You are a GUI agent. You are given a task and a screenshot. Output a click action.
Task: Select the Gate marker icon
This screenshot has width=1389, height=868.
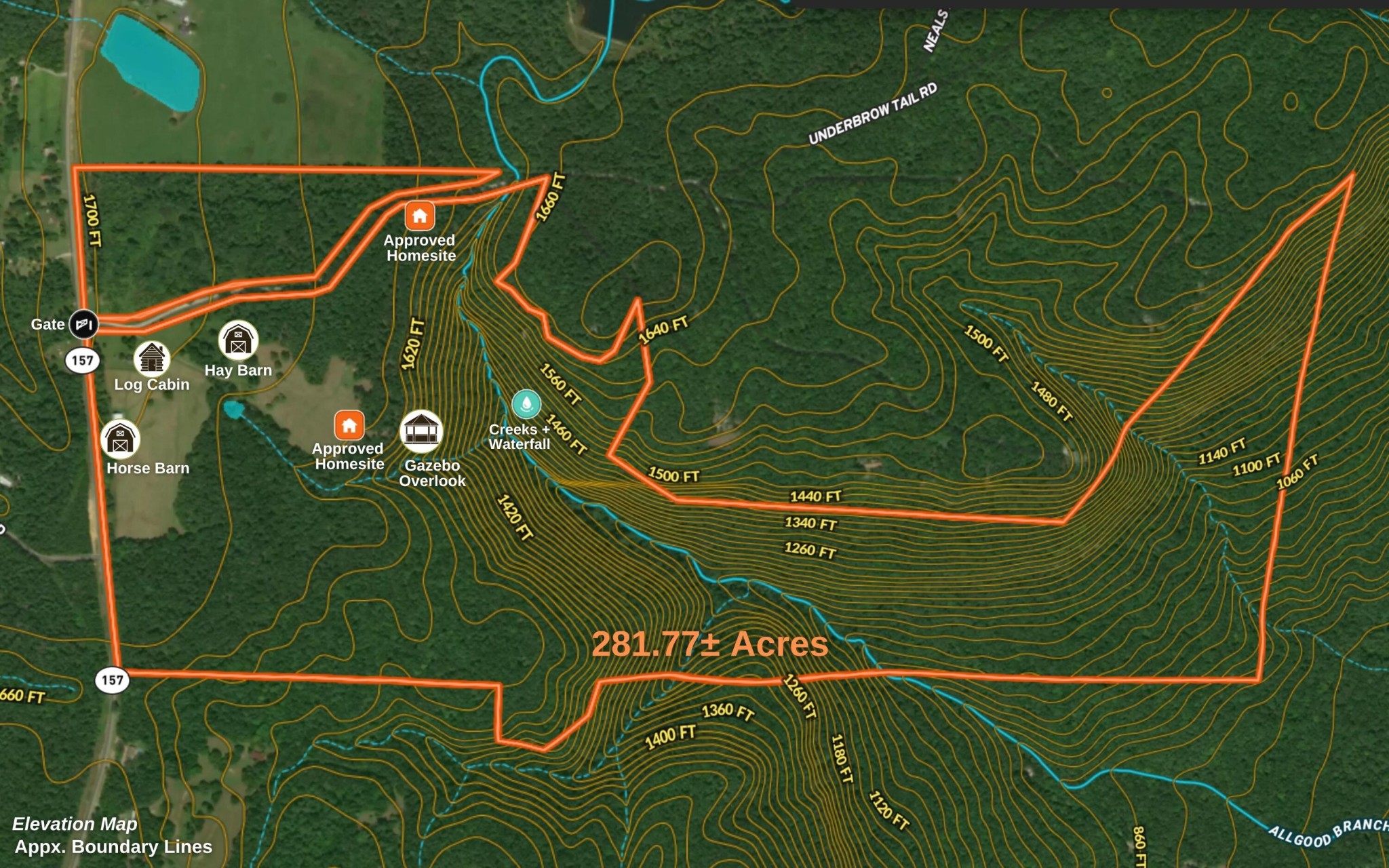point(84,323)
